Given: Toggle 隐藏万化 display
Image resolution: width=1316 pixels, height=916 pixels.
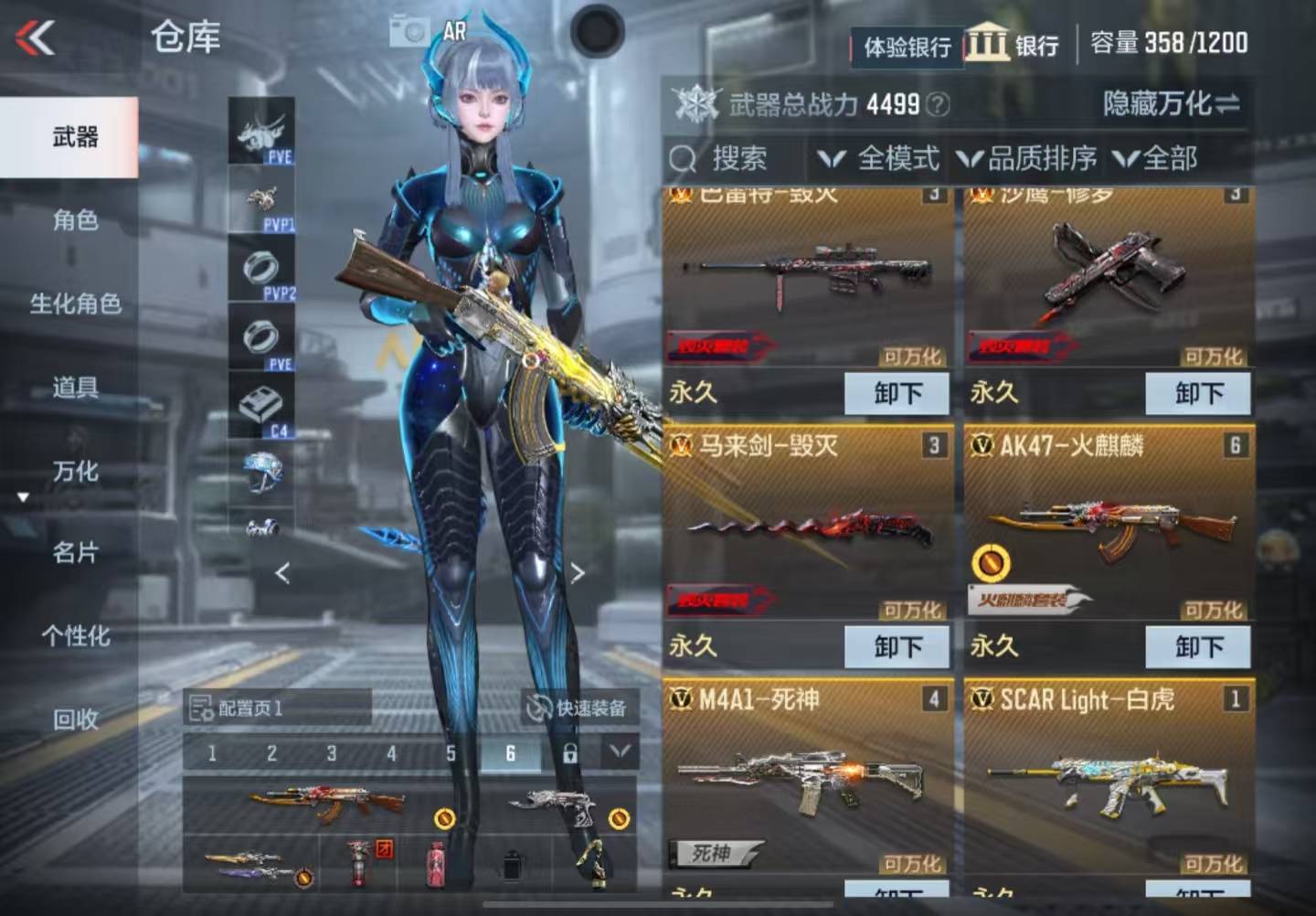Looking at the screenshot, I should [x=1171, y=103].
